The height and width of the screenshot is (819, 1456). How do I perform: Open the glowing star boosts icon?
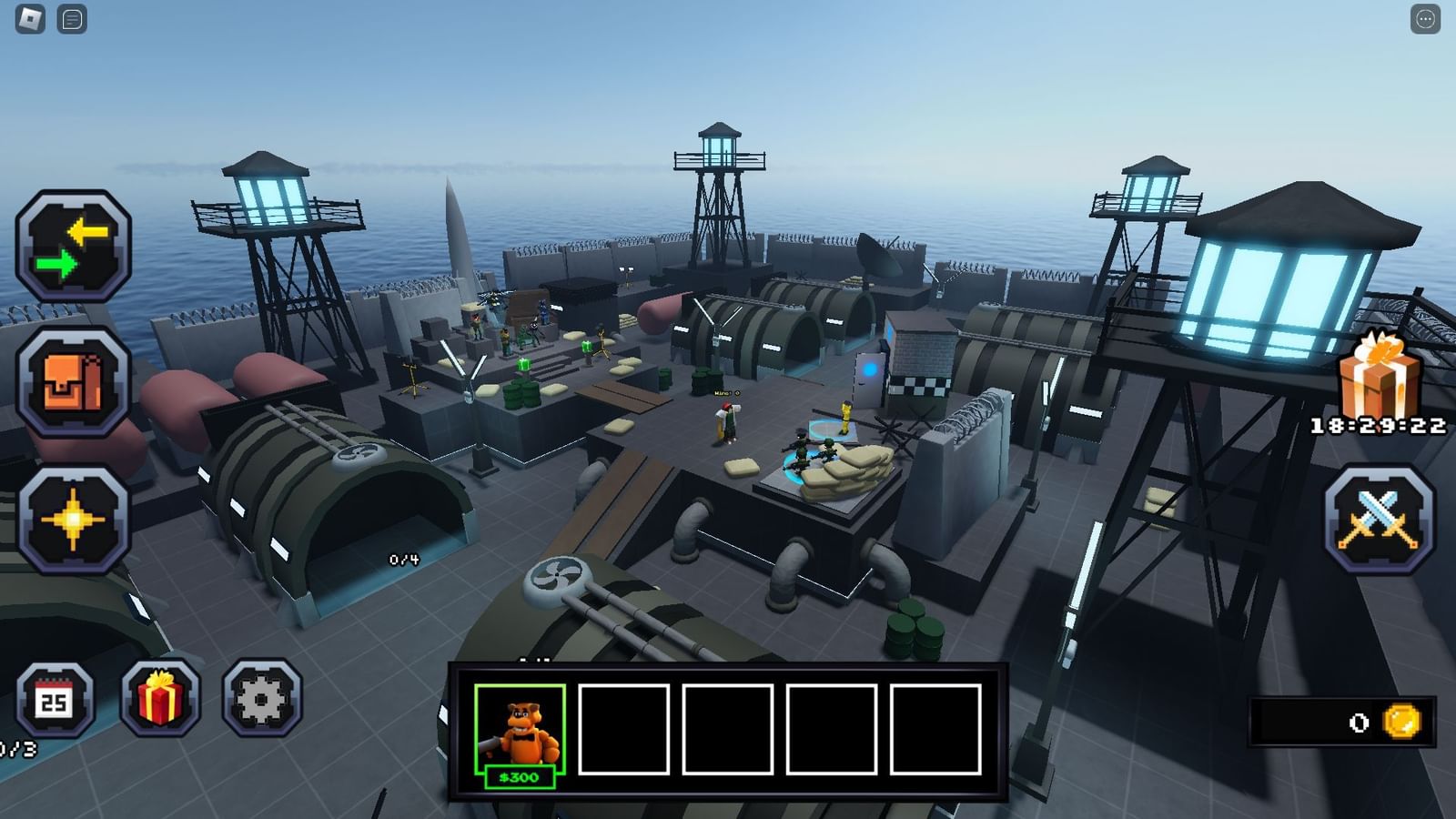click(77, 519)
